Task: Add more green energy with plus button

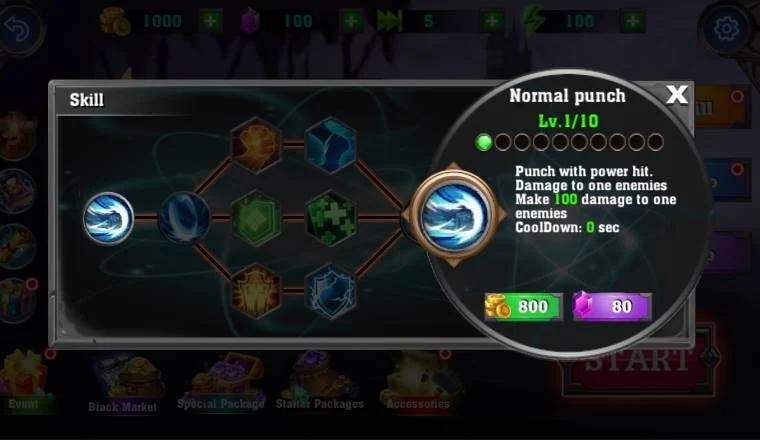Action: click(633, 20)
